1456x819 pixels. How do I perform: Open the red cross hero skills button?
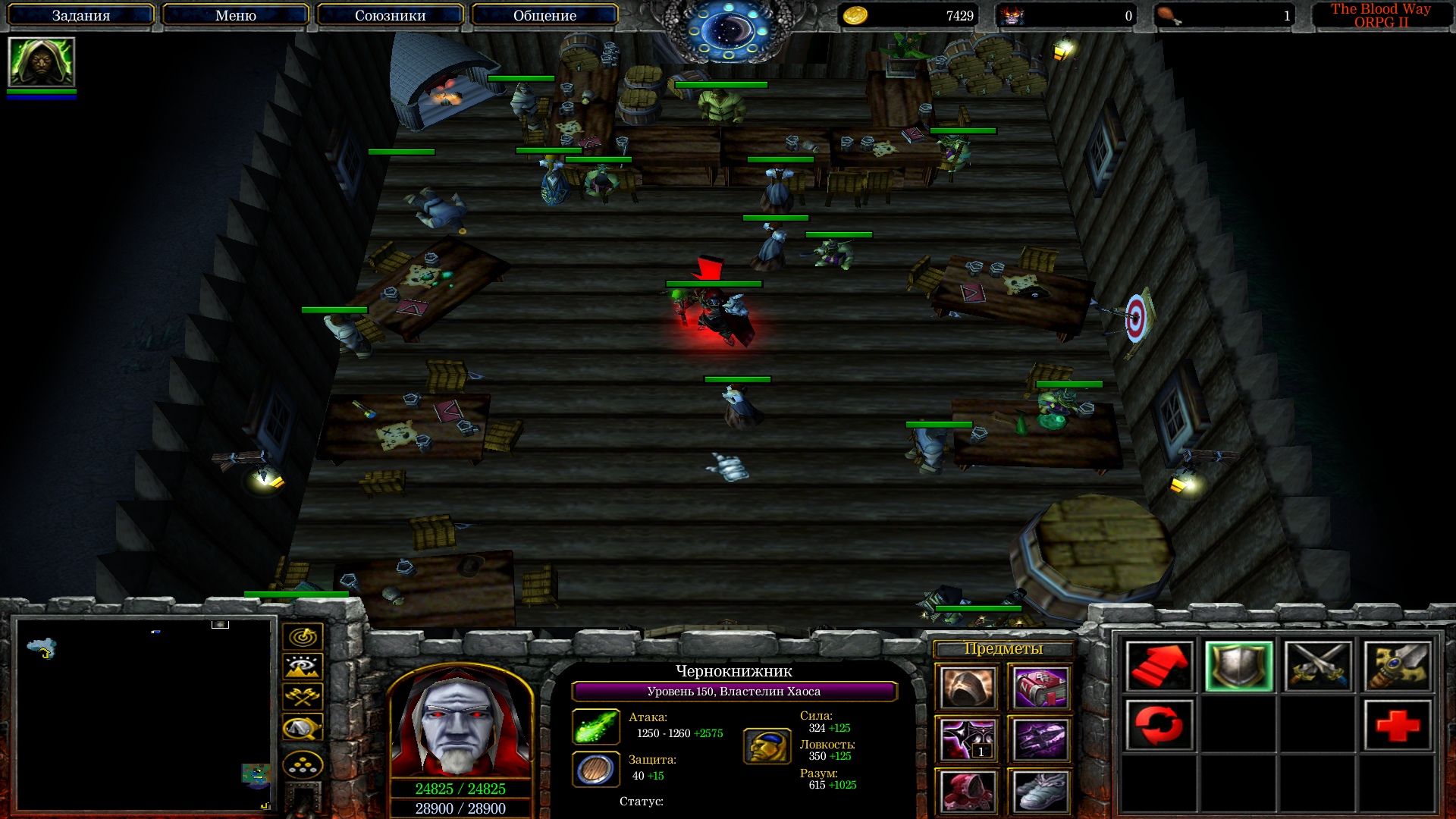coord(1398,725)
